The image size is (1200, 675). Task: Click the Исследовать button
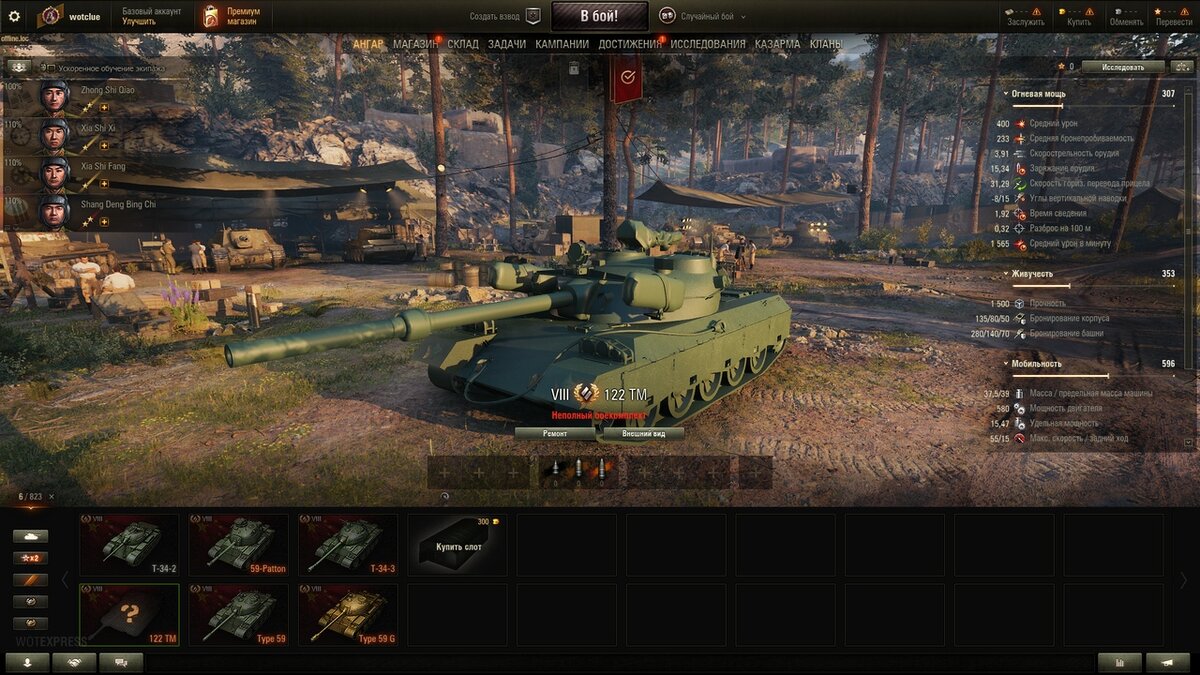pos(1123,67)
